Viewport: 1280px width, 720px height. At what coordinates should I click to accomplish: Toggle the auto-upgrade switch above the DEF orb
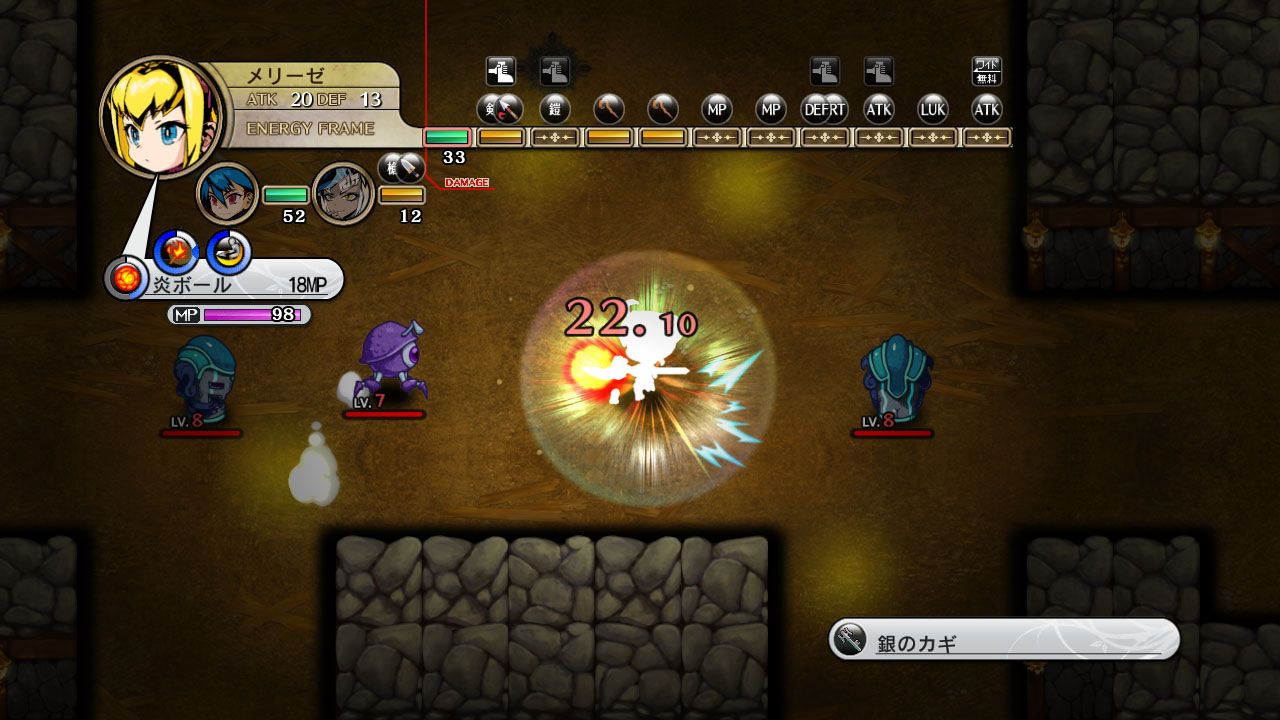coord(824,70)
